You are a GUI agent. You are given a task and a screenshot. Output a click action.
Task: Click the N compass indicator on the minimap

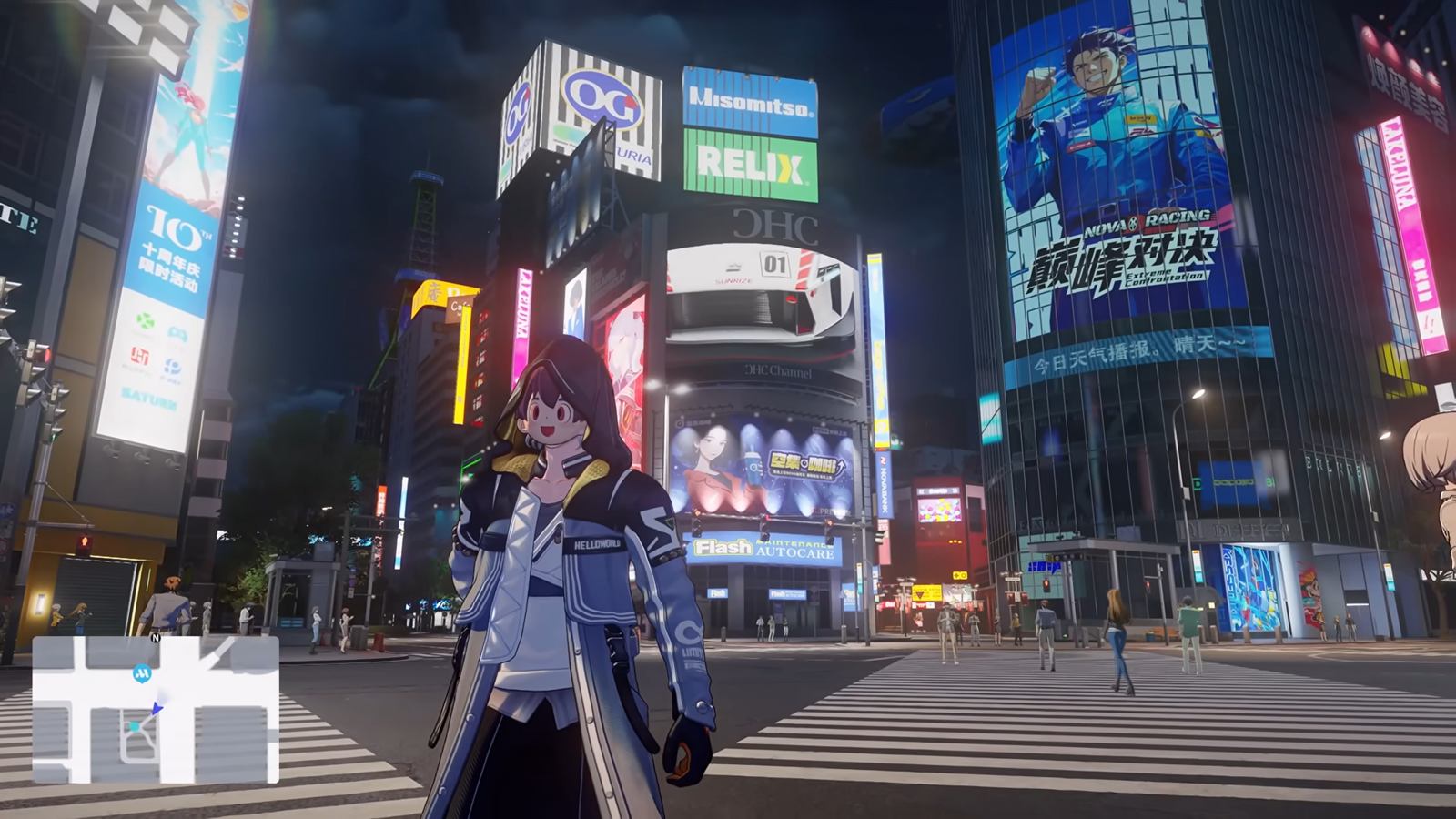pyautogui.click(x=155, y=638)
